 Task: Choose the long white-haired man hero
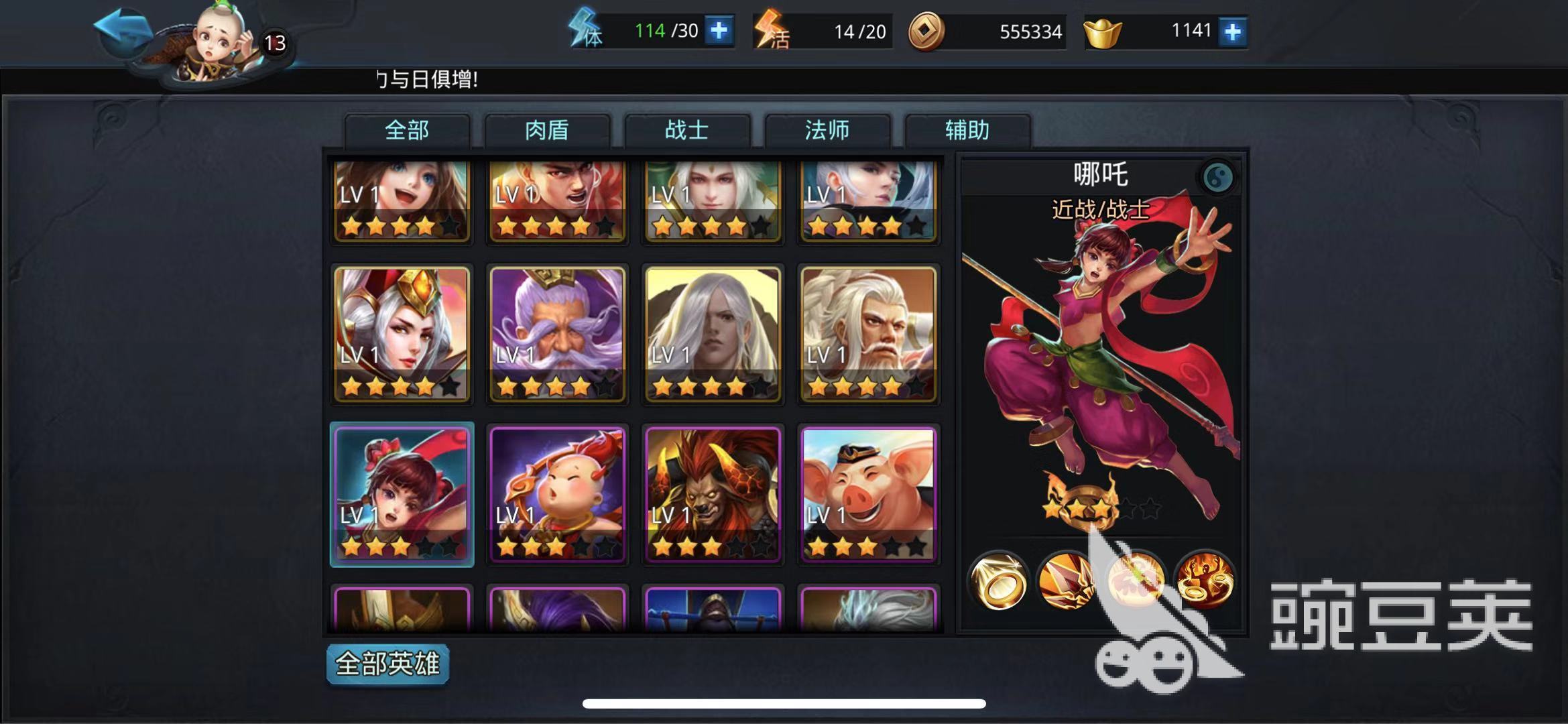tap(713, 334)
